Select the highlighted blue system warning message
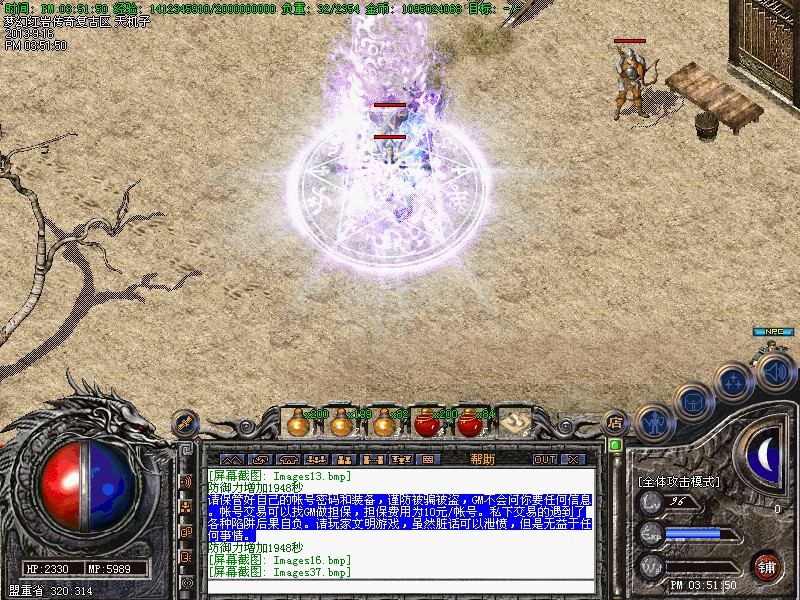Screen dimensions: 800x600 [400, 516]
